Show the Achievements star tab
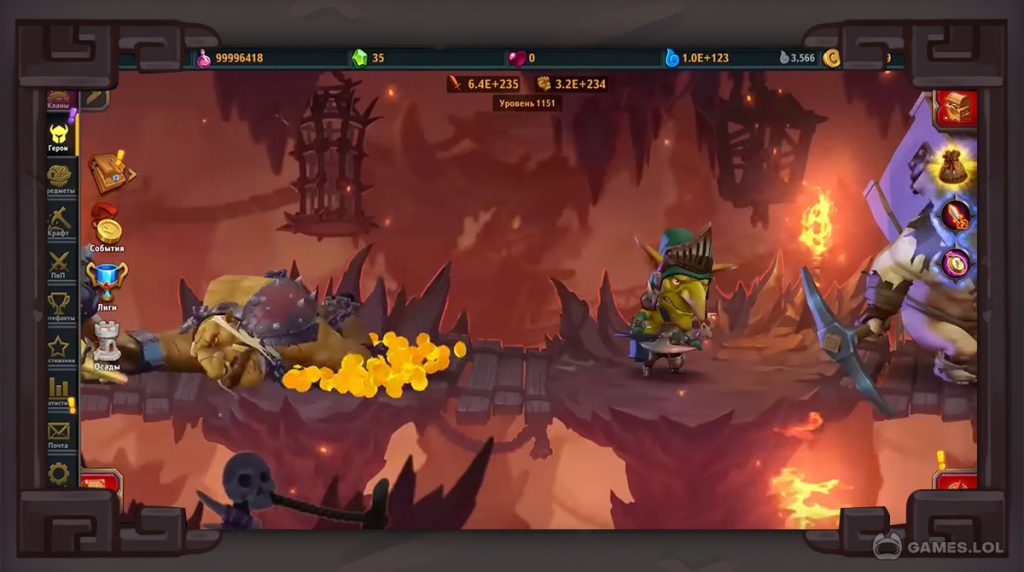The width and height of the screenshot is (1024, 572). pyautogui.click(x=60, y=348)
